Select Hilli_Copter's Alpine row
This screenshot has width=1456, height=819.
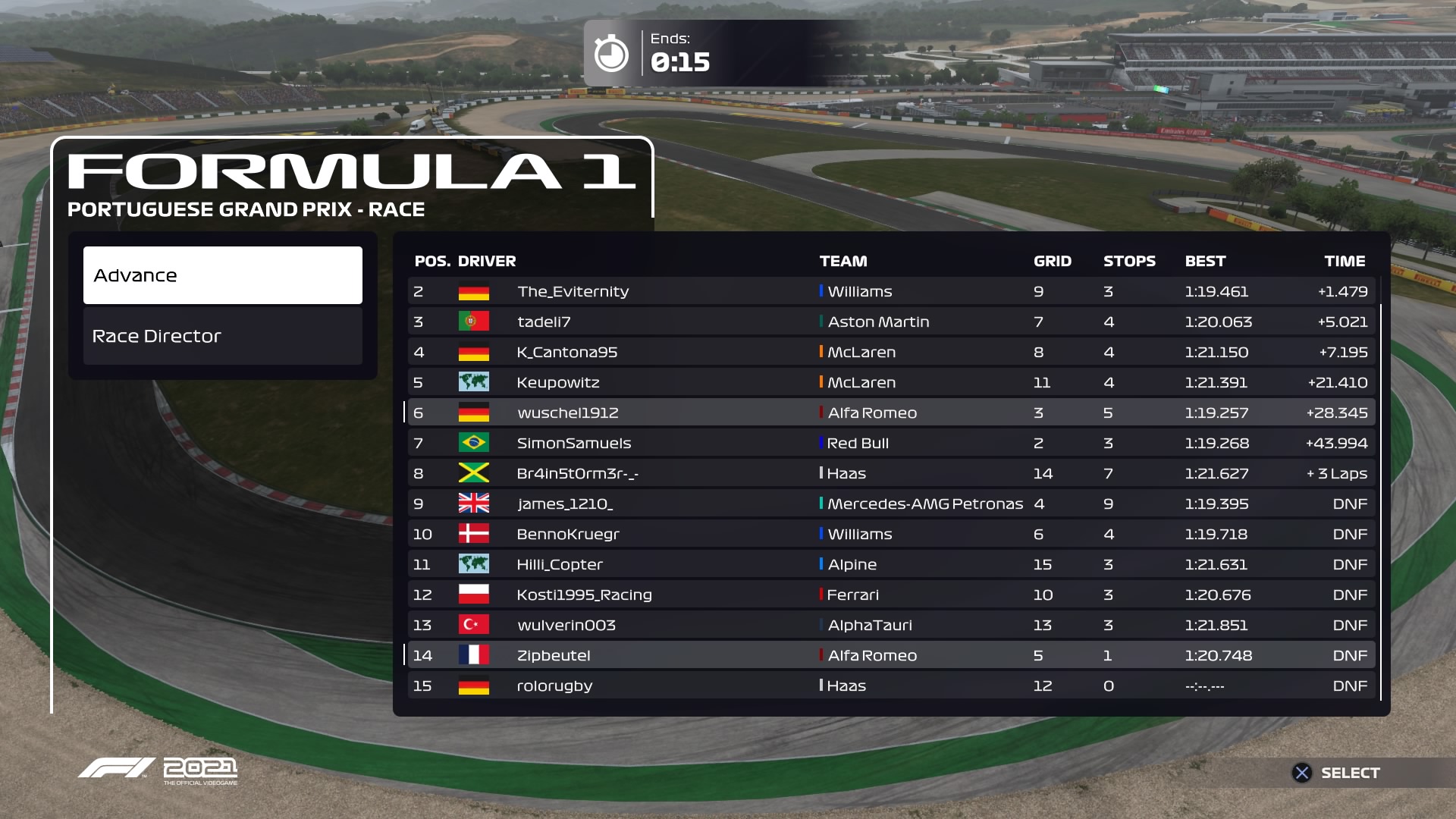click(891, 564)
